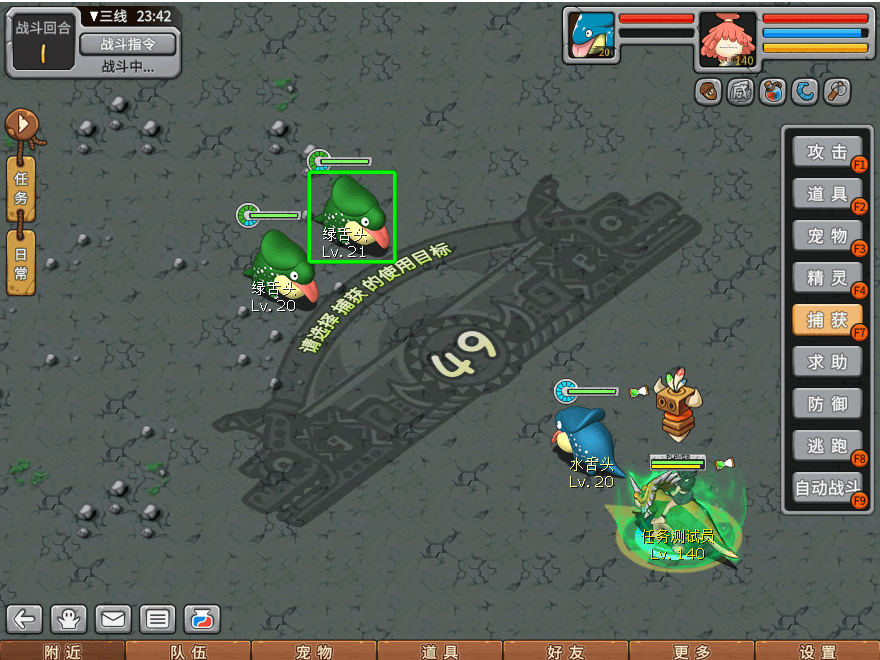The image size is (880, 660).
Task: Click the highlighted 捕获 capture button
Action: (826, 320)
